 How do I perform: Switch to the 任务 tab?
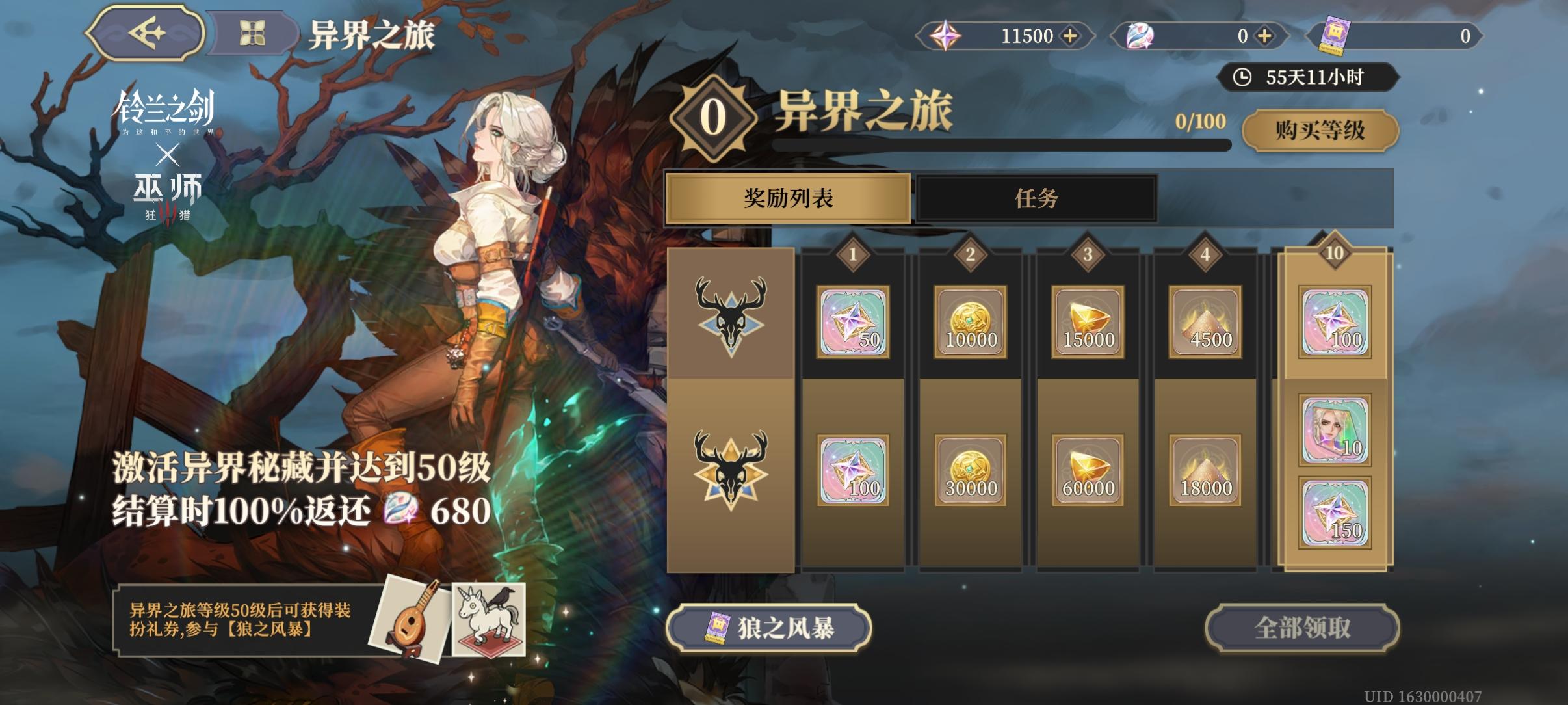pyautogui.click(x=1036, y=200)
